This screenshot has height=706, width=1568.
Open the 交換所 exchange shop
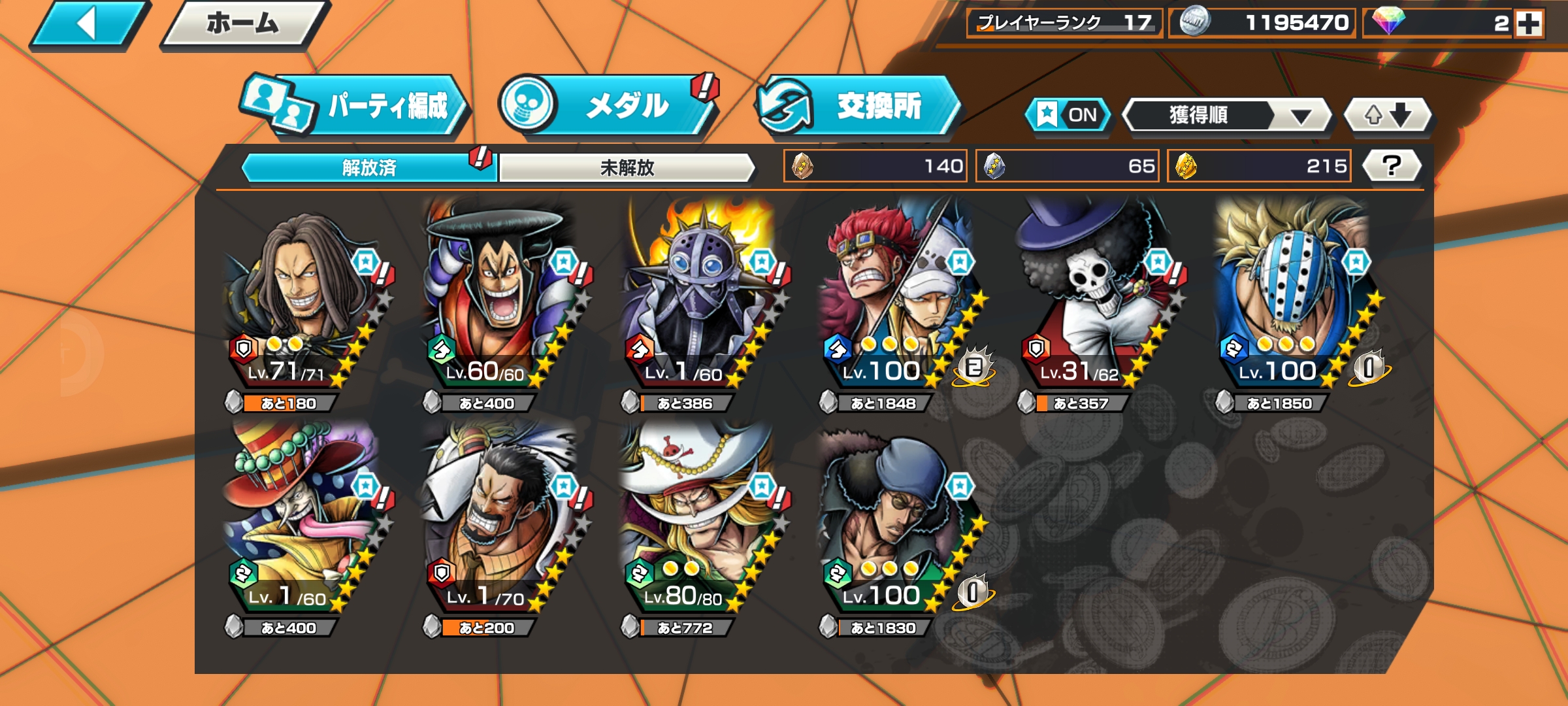(x=858, y=106)
